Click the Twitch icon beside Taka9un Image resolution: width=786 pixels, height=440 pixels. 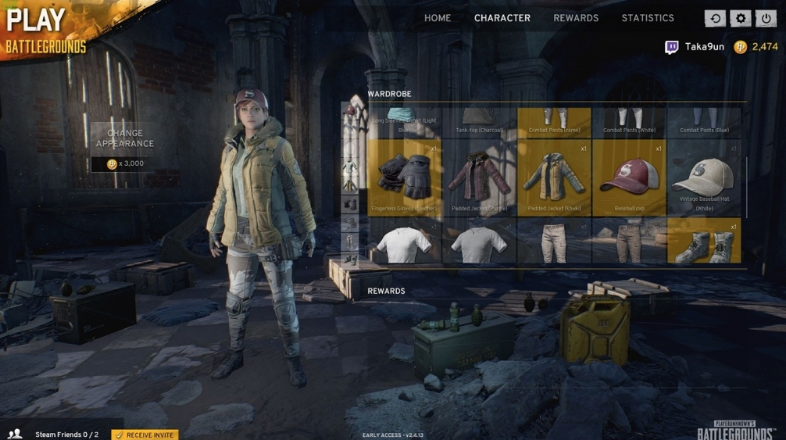tap(672, 46)
